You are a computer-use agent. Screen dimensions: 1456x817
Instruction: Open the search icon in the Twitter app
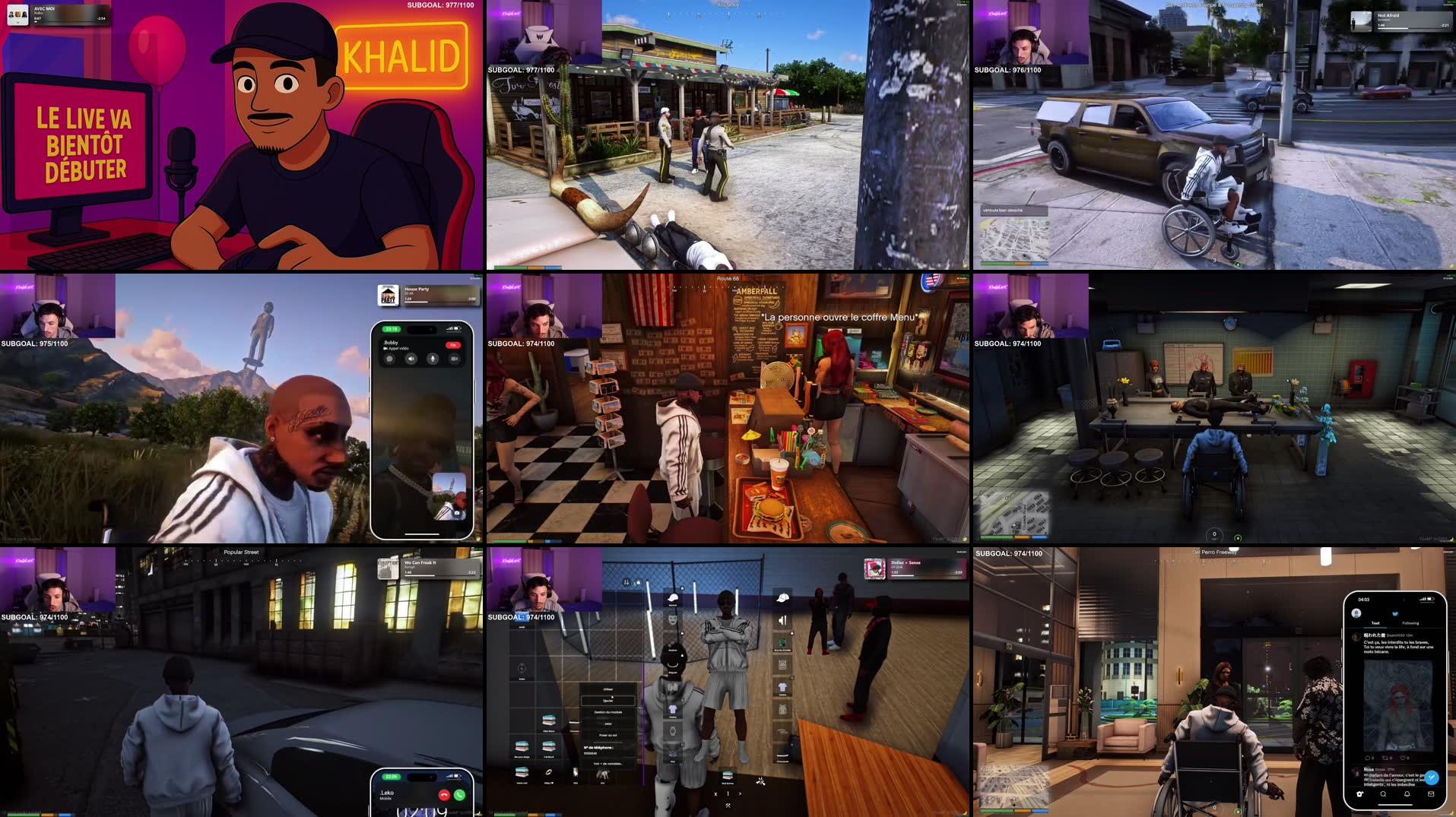(x=1383, y=794)
